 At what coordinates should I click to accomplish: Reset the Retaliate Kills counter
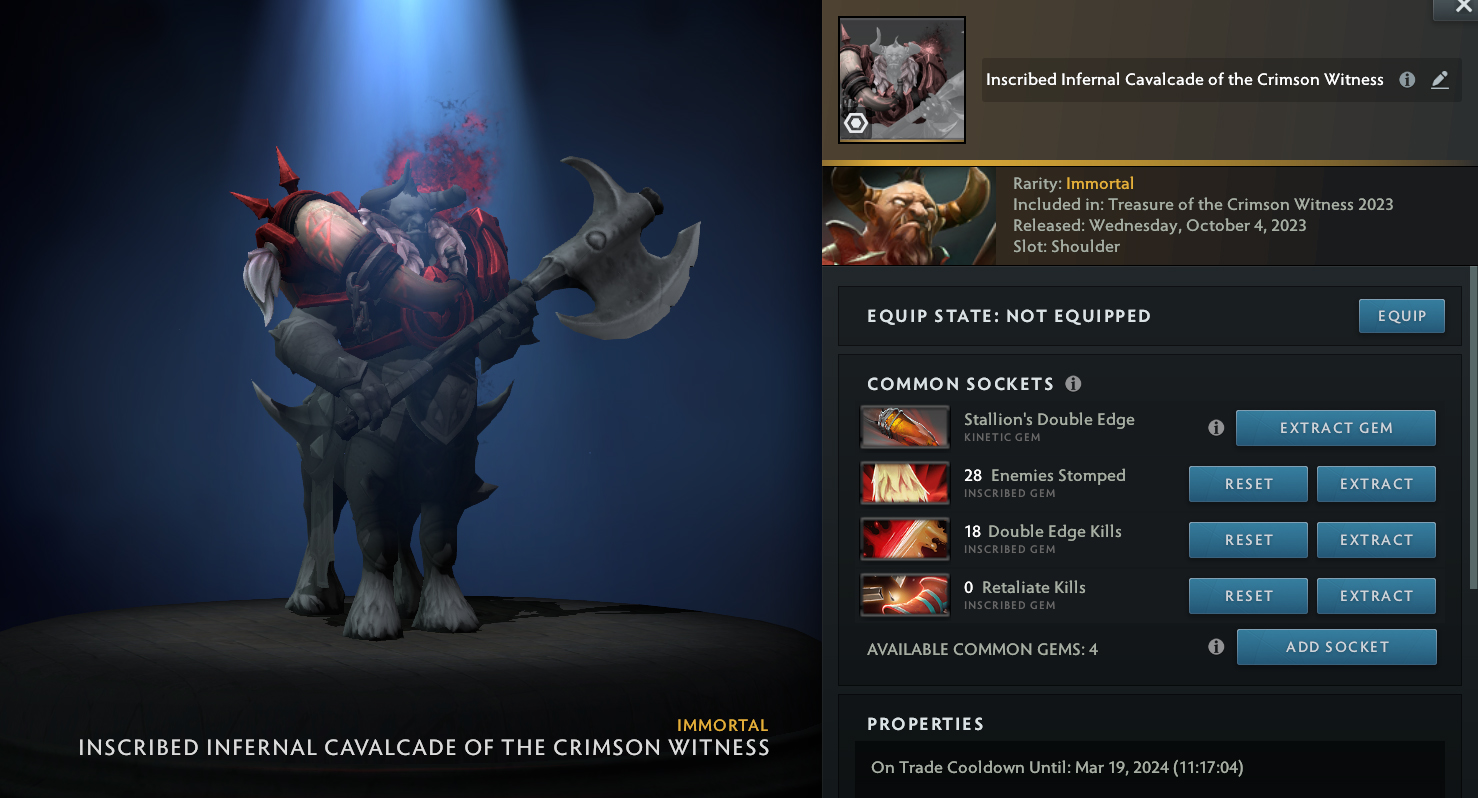coord(1248,596)
